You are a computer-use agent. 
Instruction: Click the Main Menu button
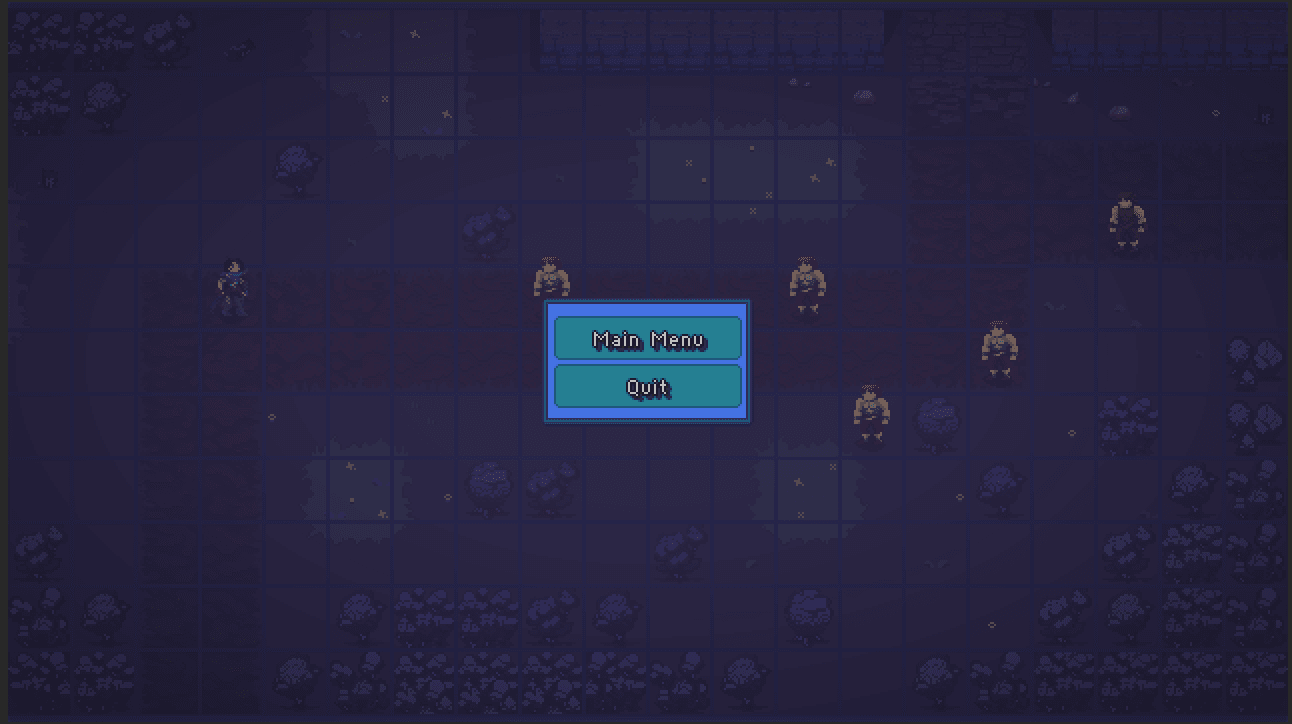pyautogui.click(x=647, y=339)
